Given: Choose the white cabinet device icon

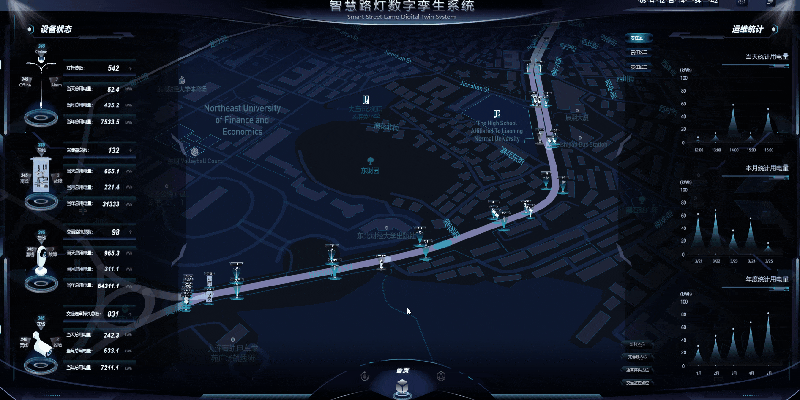Looking at the screenshot, I should (x=41, y=176).
